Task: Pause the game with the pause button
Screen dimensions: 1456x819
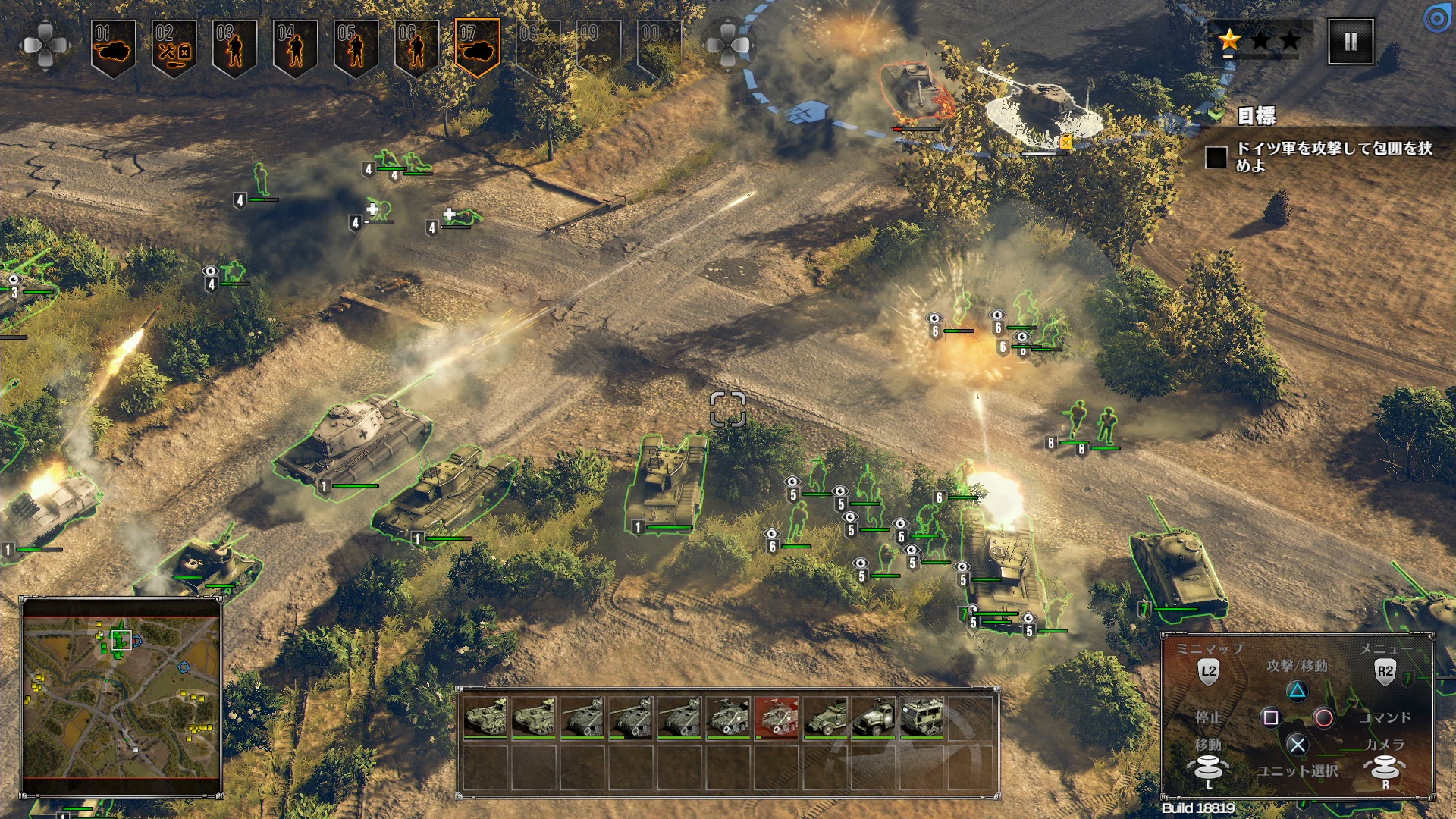Action: click(1351, 42)
